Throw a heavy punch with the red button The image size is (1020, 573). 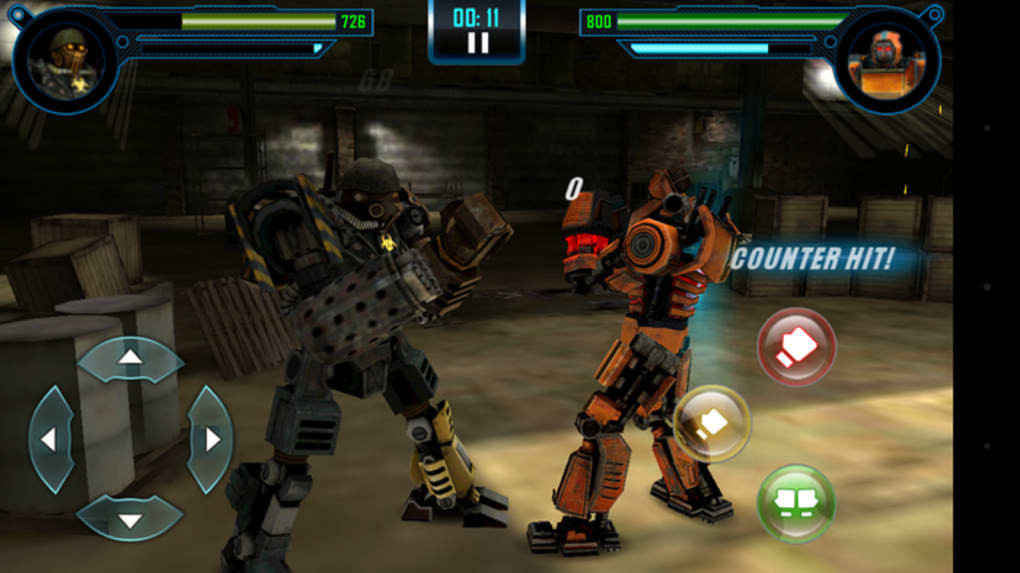tap(796, 346)
